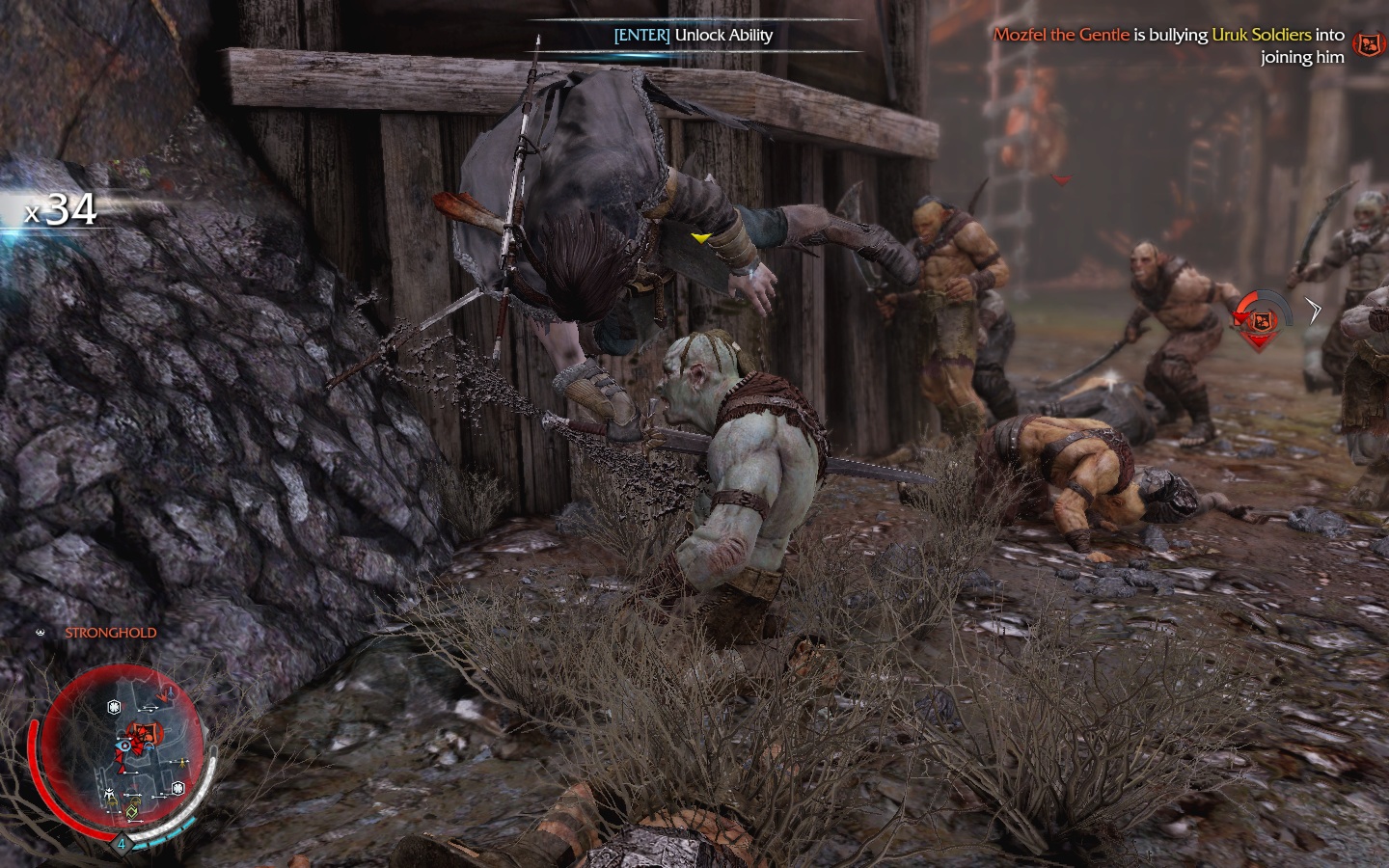Select the red recruitment event icon beside the notification
1389x868 pixels.
tap(1366, 43)
